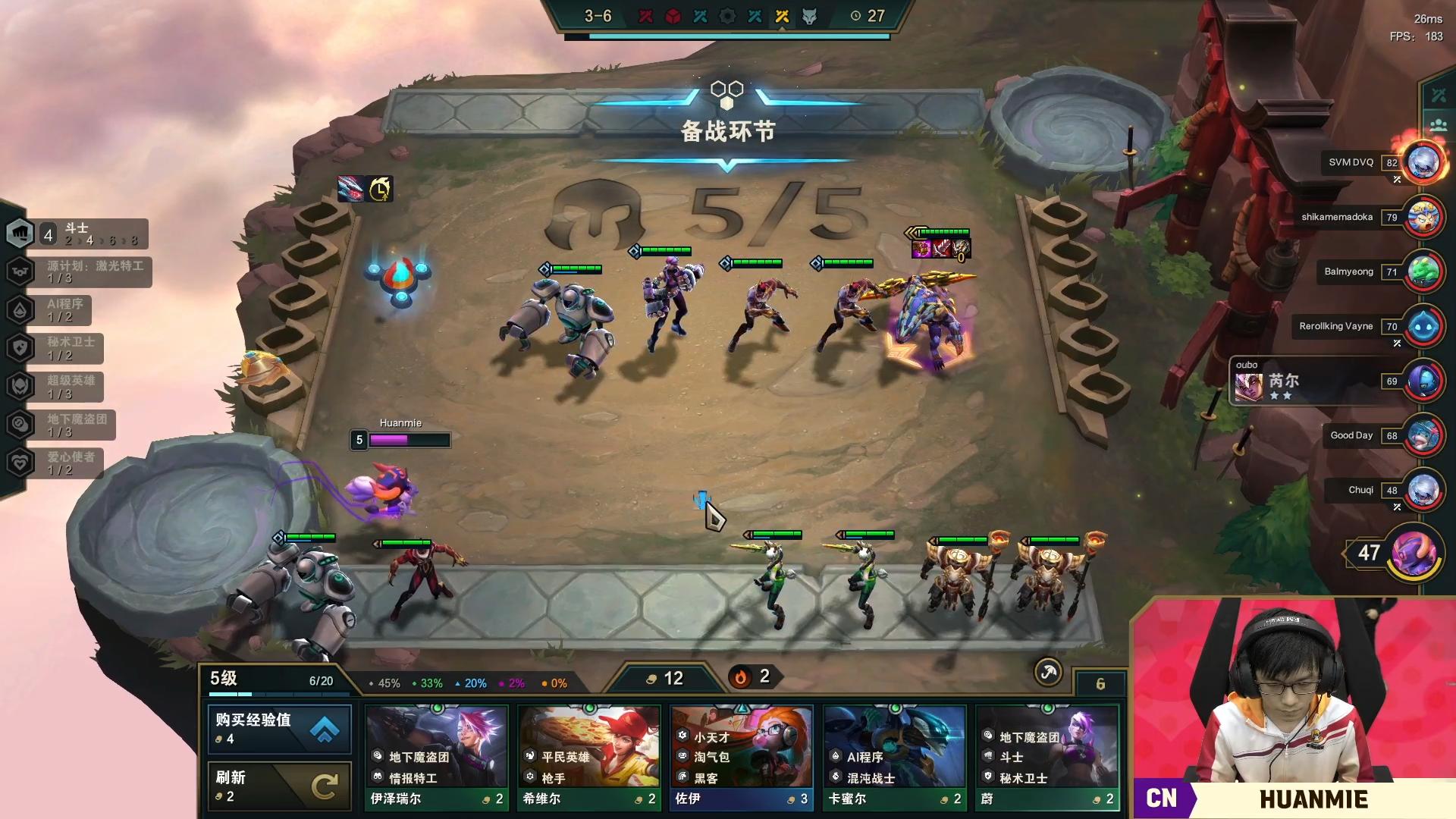Click the gold coin icon beside the 12

tap(651, 678)
